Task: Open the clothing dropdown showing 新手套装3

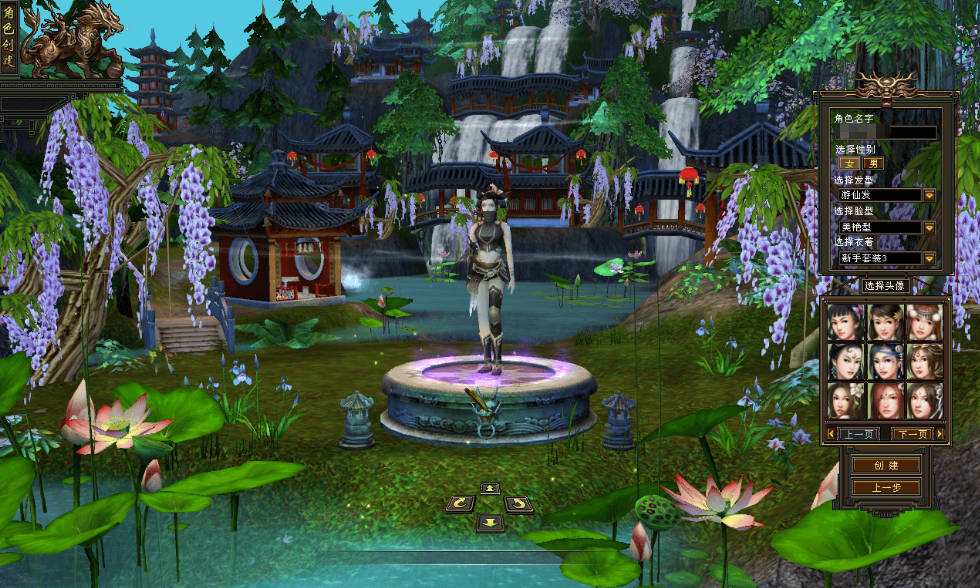Action: tap(929, 258)
